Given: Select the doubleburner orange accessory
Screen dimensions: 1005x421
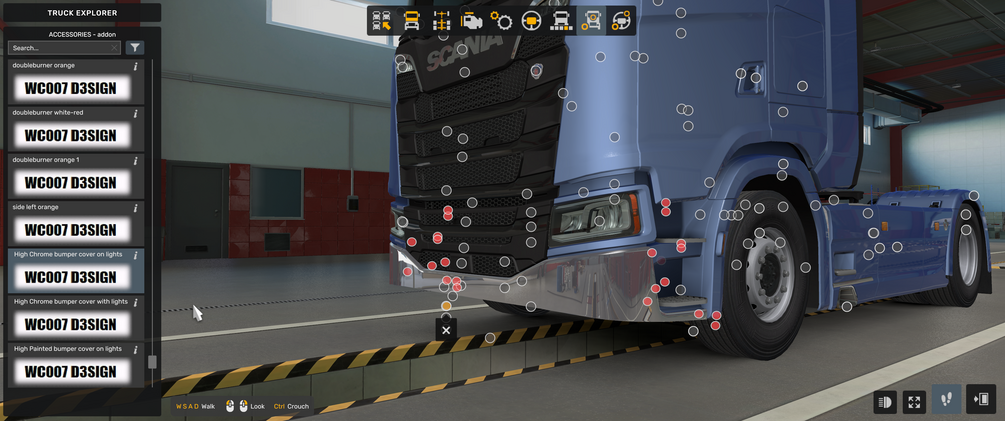Looking at the screenshot, I should 70,88.
